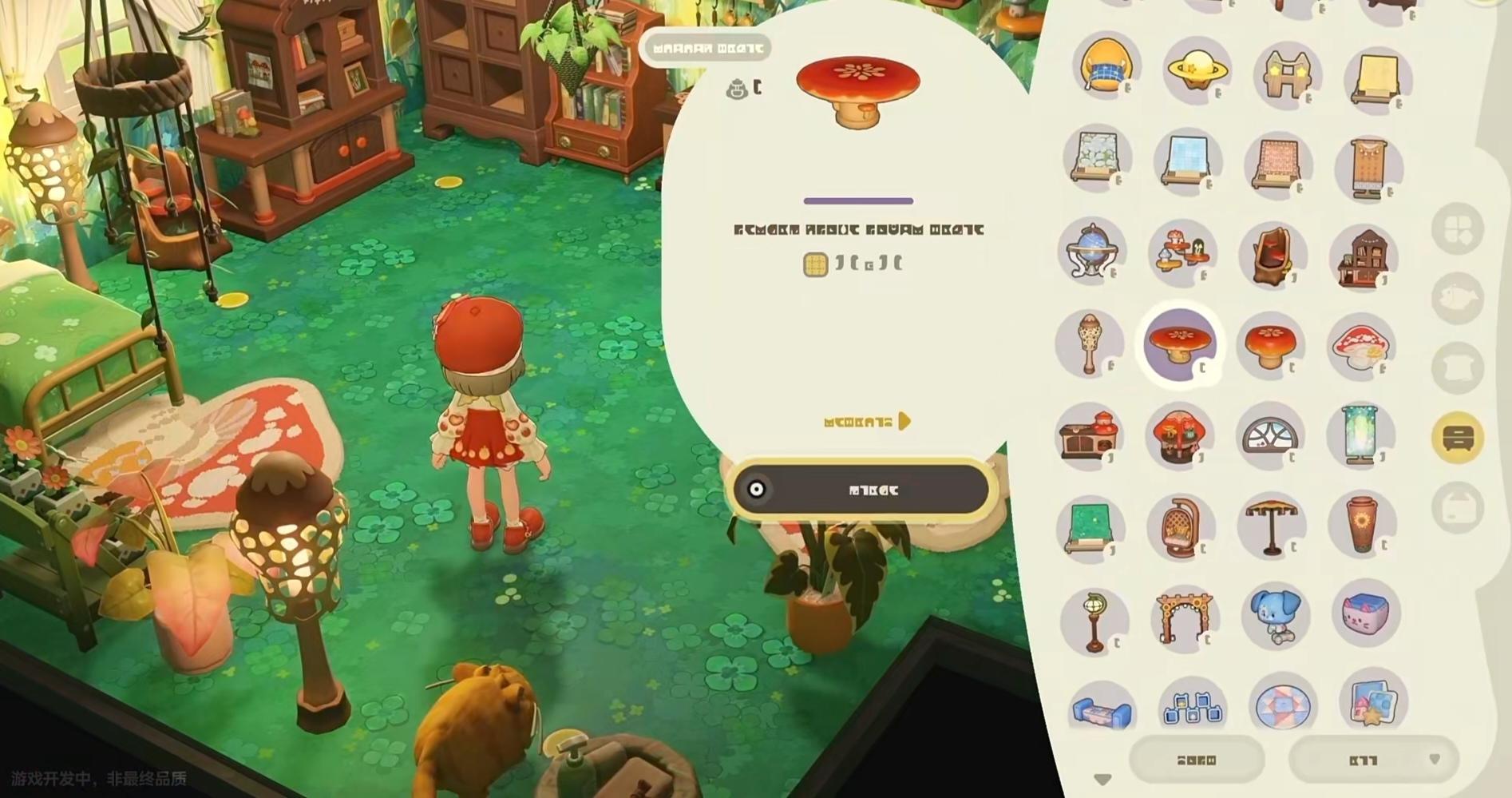Expand the decorate link arrow in detail panel
This screenshot has width=1512, height=798.
click(x=904, y=421)
